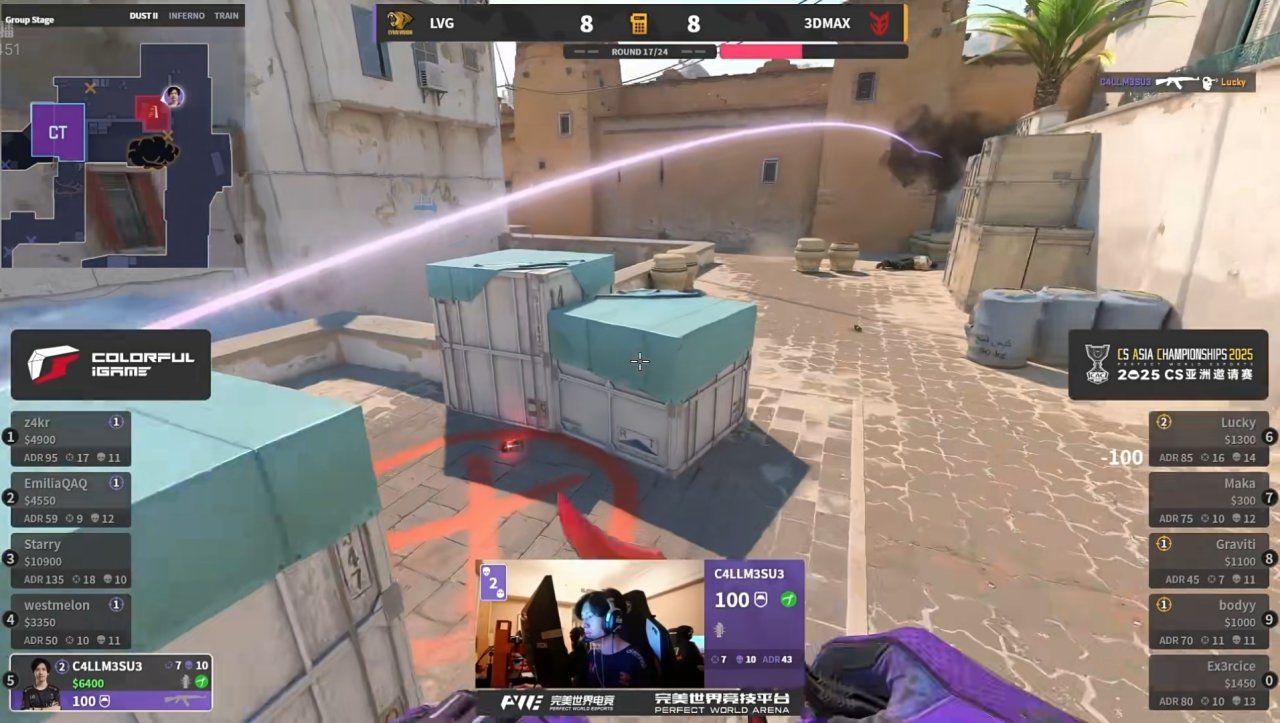Screen dimensions: 1280x723
Task: Select z4kr's player panel
Action: coord(71,440)
